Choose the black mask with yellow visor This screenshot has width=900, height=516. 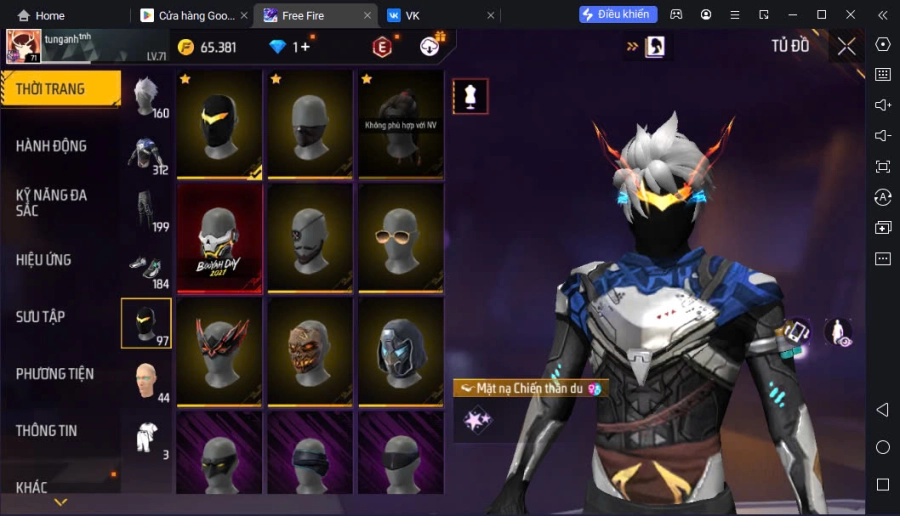click(219, 125)
